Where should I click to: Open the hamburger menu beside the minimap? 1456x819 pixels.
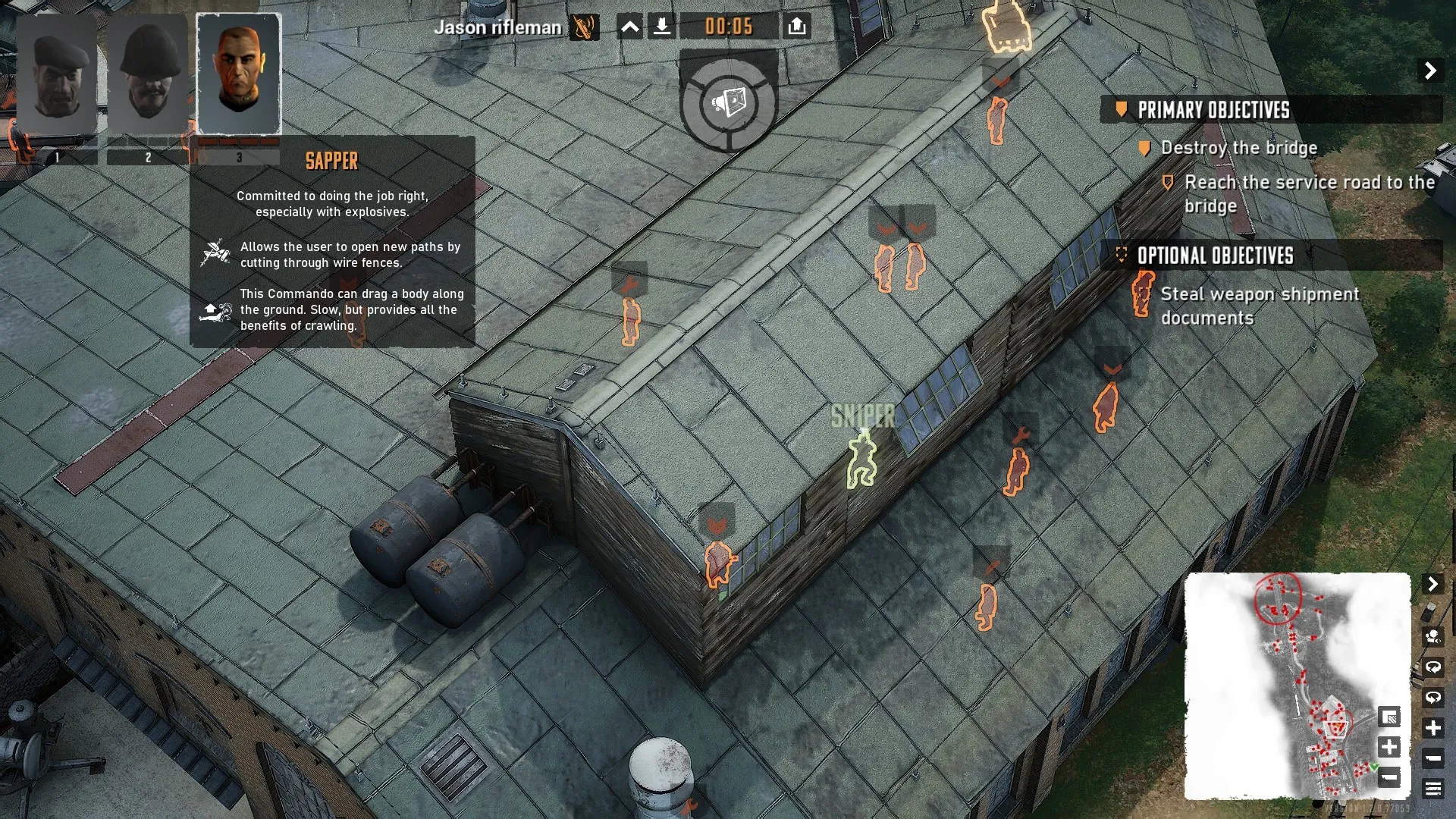(x=1432, y=789)
